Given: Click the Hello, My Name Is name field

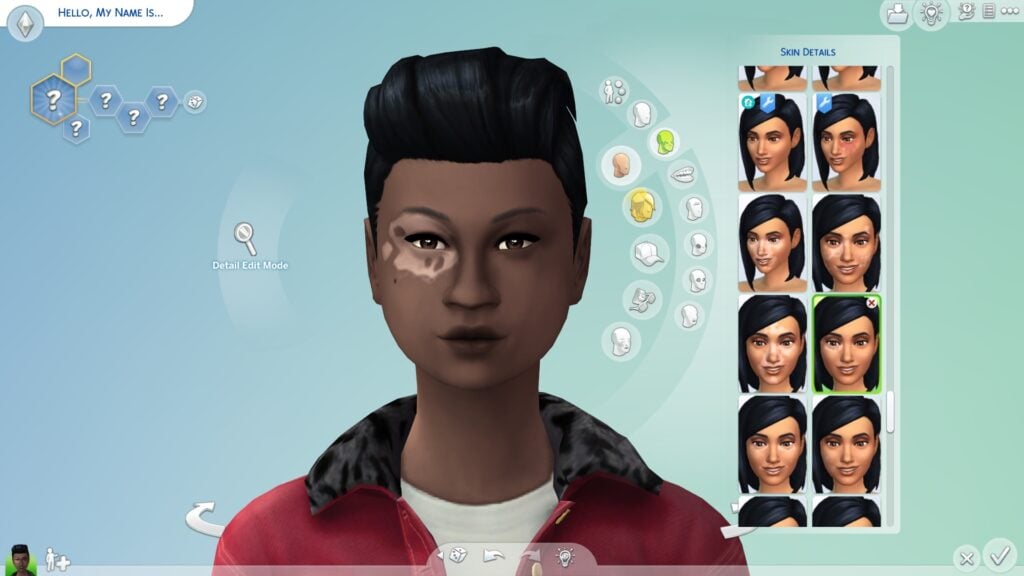Looking at the screenshot, I should [x=110, y=14].
